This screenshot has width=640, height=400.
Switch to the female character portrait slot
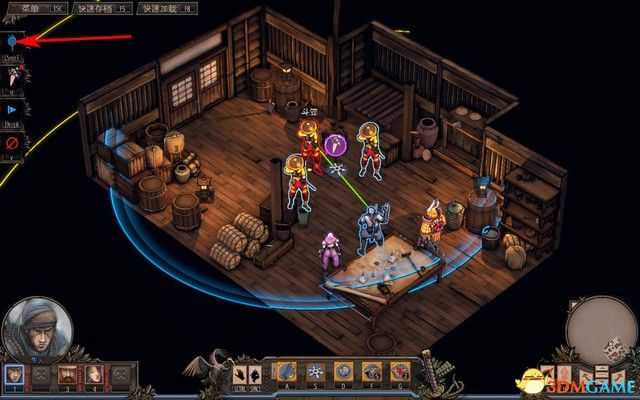[x=93, y=375]
